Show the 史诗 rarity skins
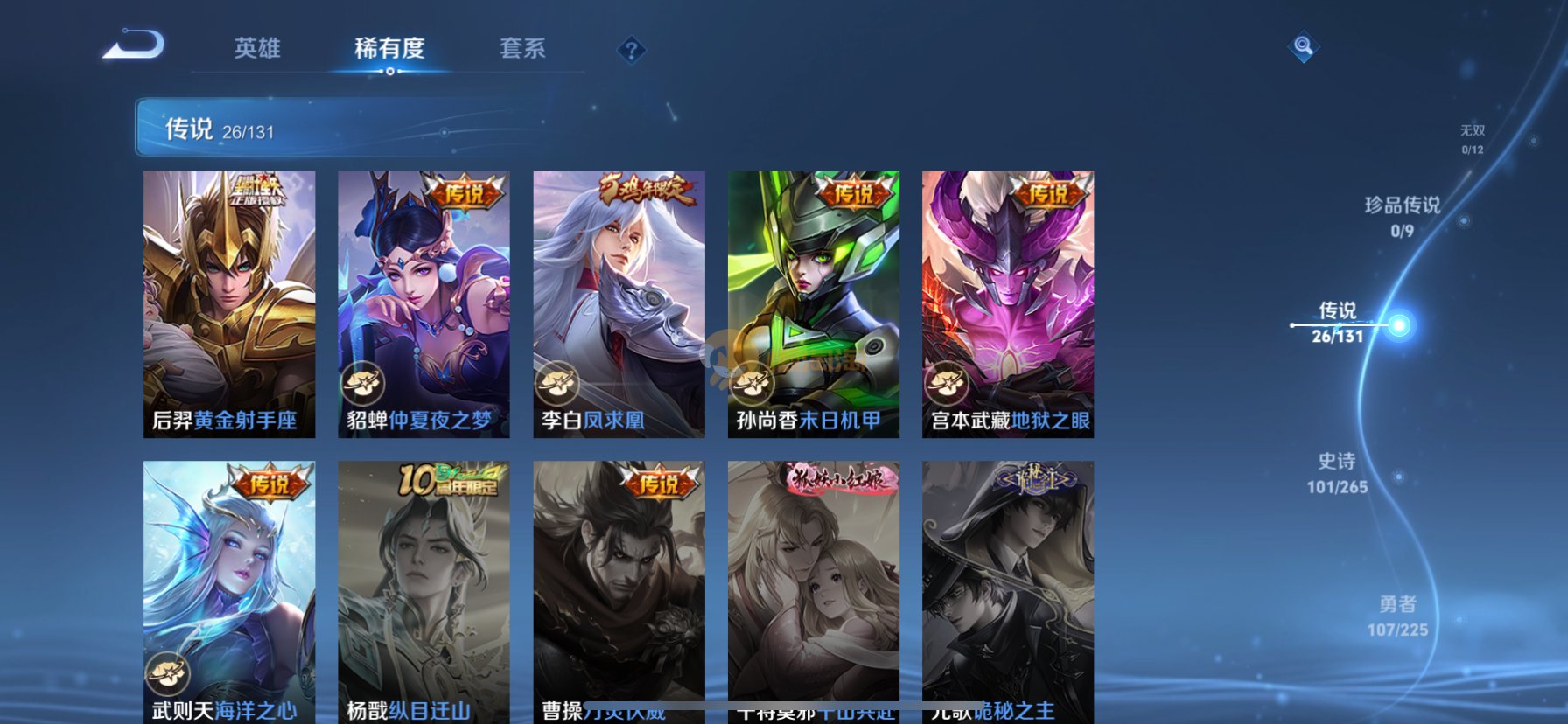The width and height of the screenshot is (1568, 724). pyautogui.click(x=1337, y=472)
